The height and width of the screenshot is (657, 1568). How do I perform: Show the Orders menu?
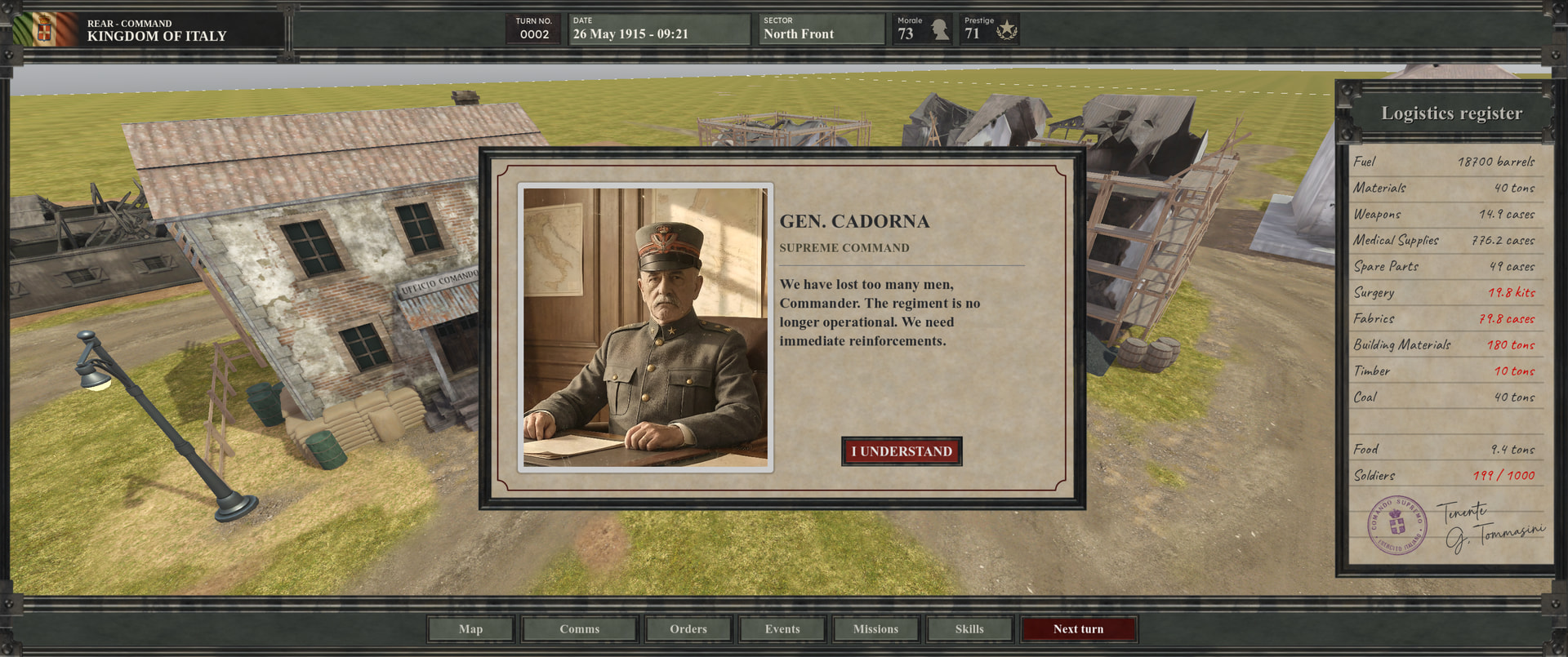click(688, 629)
